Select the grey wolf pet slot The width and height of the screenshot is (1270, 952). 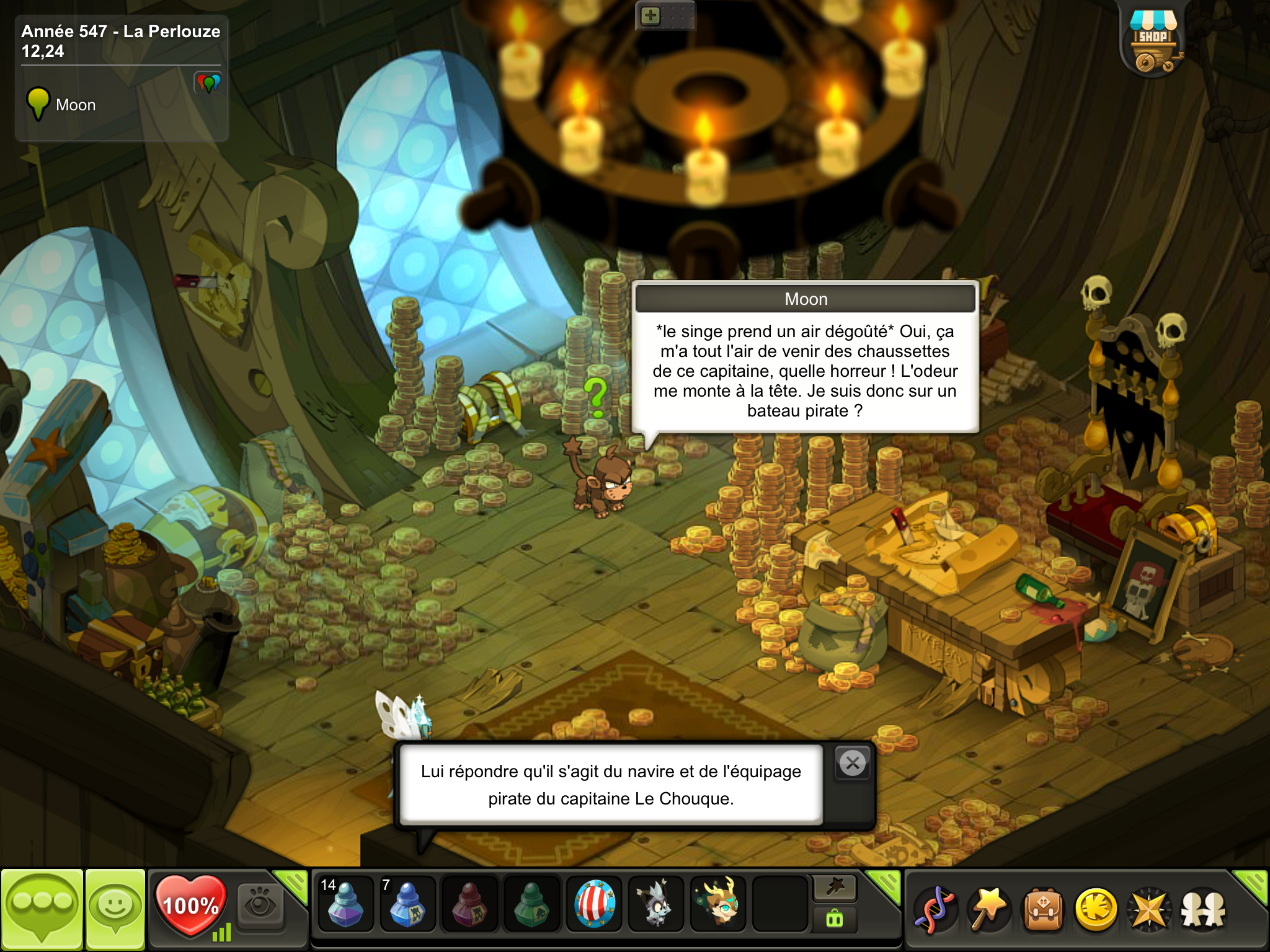(x=656, y=905)
